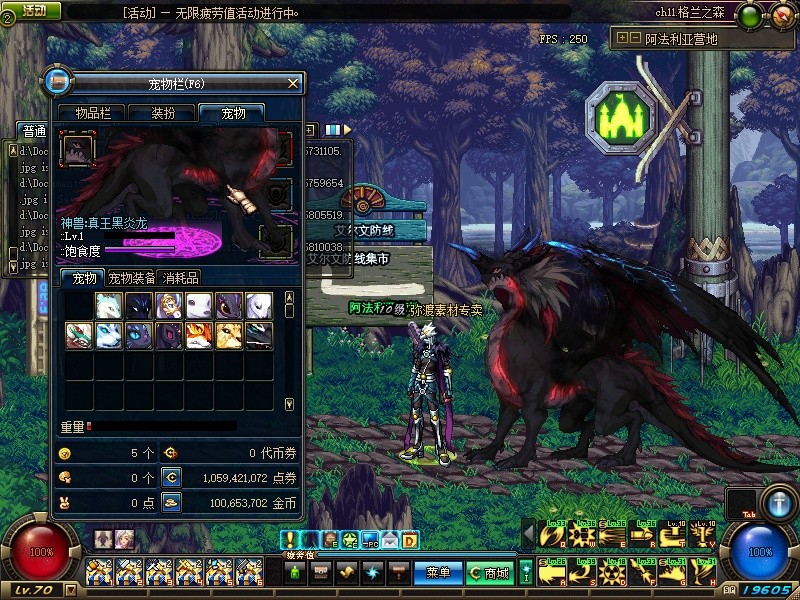800x600 pixels.
Task: Collapse the minimap with the minus button
Action: pyautogui.click(x=635, y=38)
